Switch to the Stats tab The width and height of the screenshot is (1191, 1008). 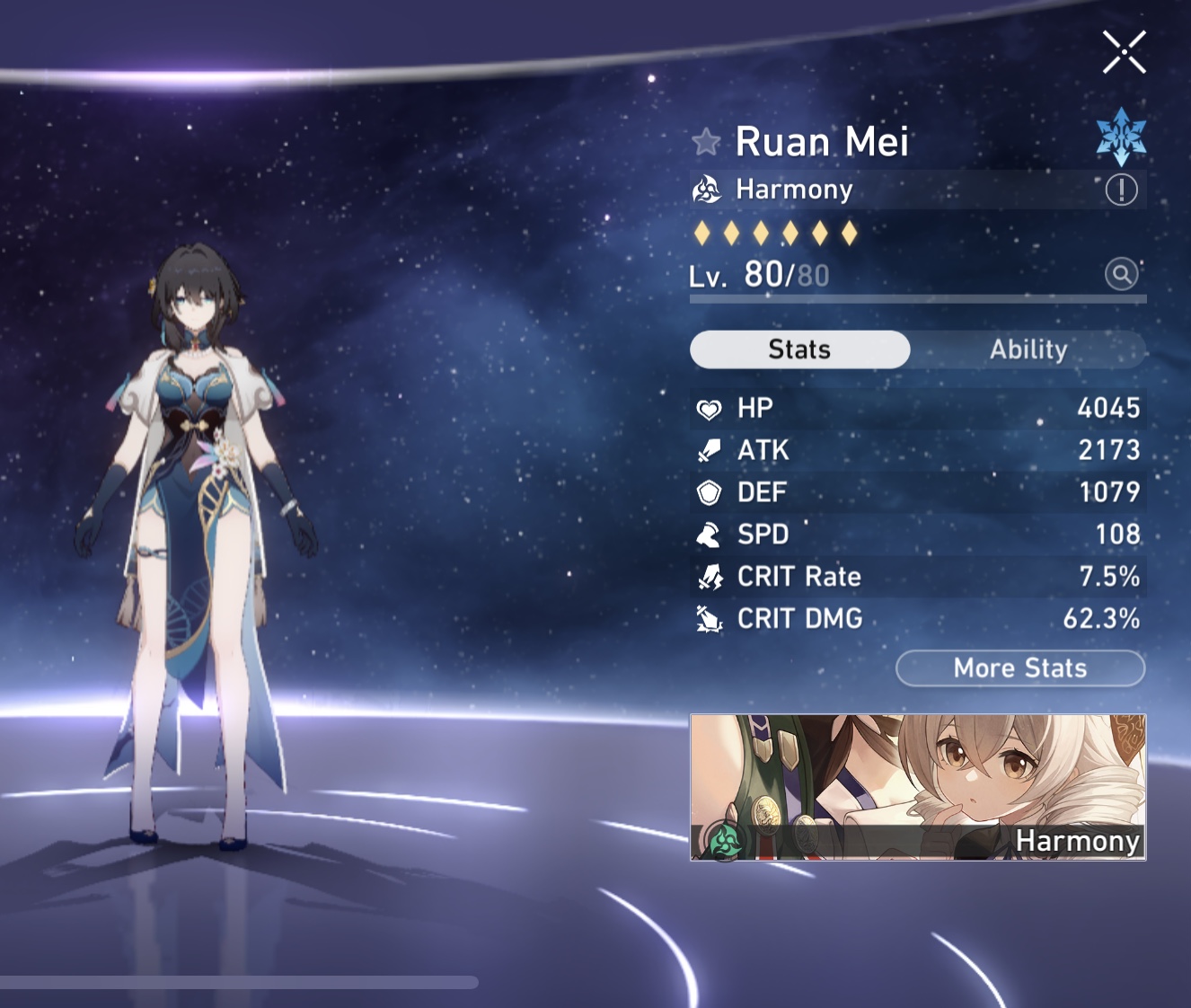pos(799,349)
